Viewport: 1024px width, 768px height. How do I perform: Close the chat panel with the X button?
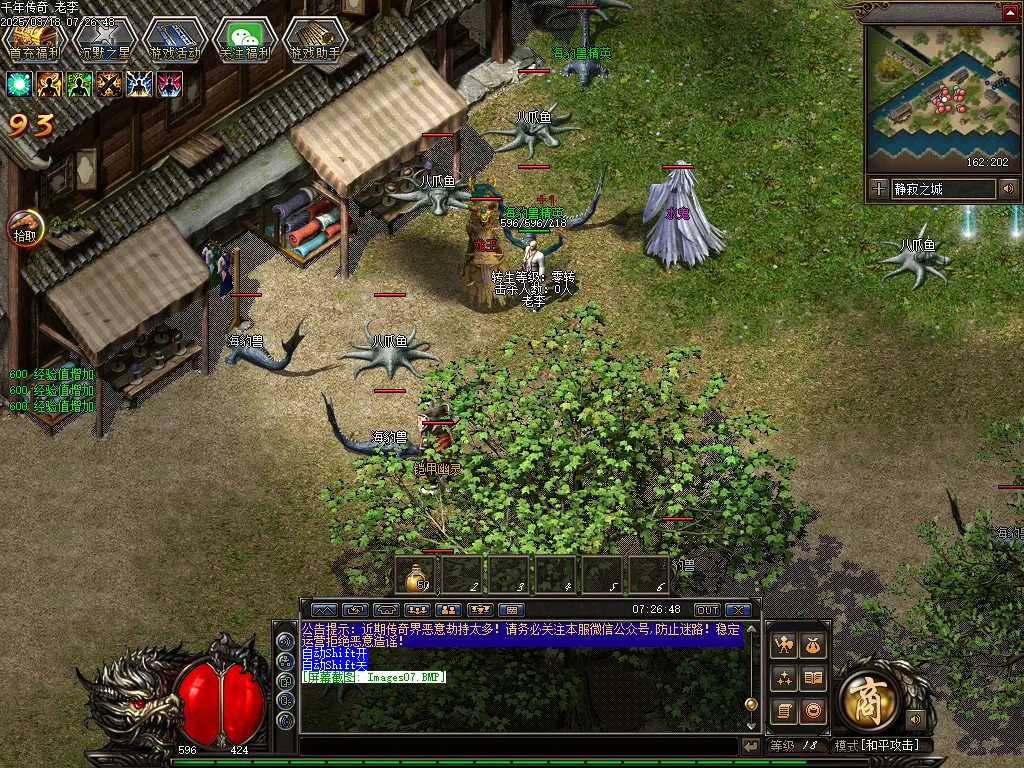tap(738, 610)
